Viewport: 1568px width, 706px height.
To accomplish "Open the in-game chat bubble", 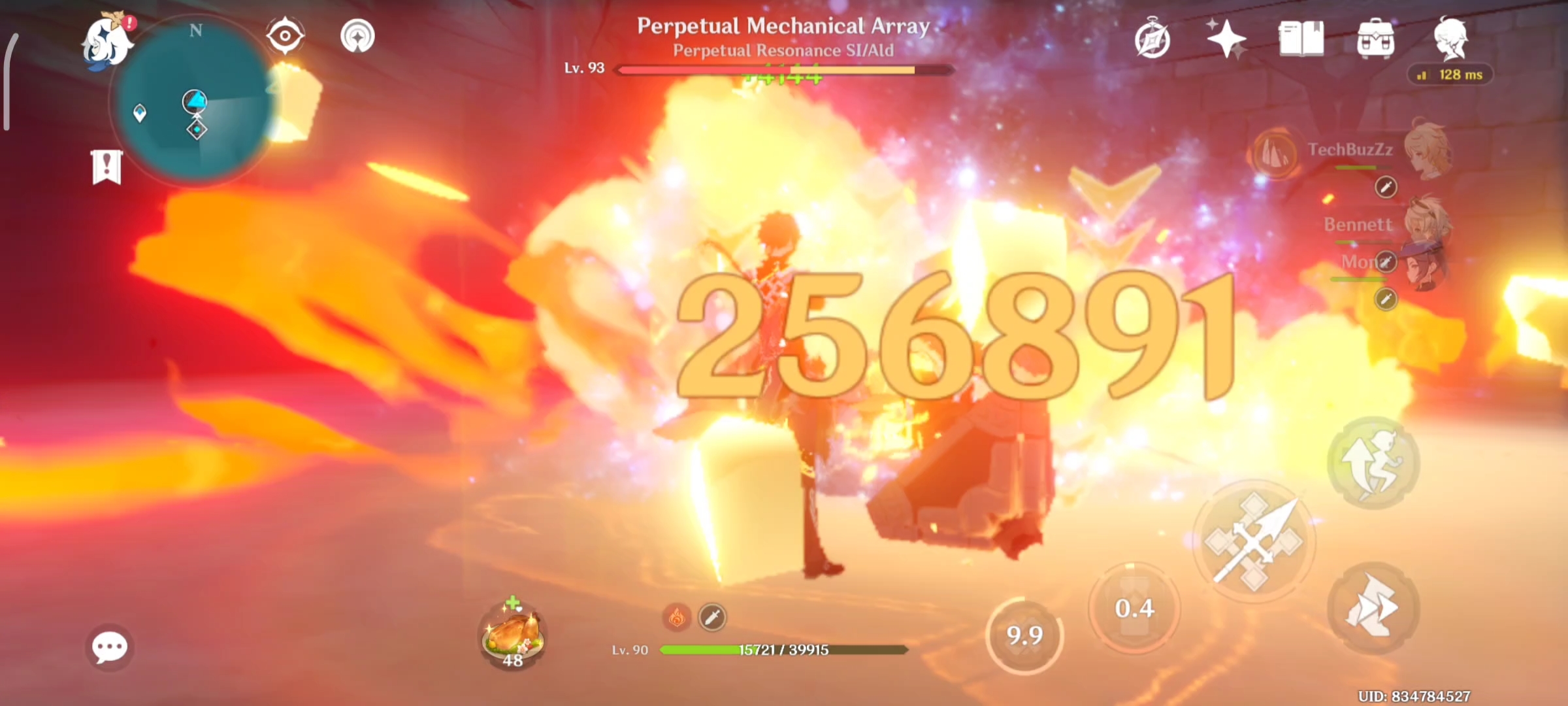I will pos(110,646).
